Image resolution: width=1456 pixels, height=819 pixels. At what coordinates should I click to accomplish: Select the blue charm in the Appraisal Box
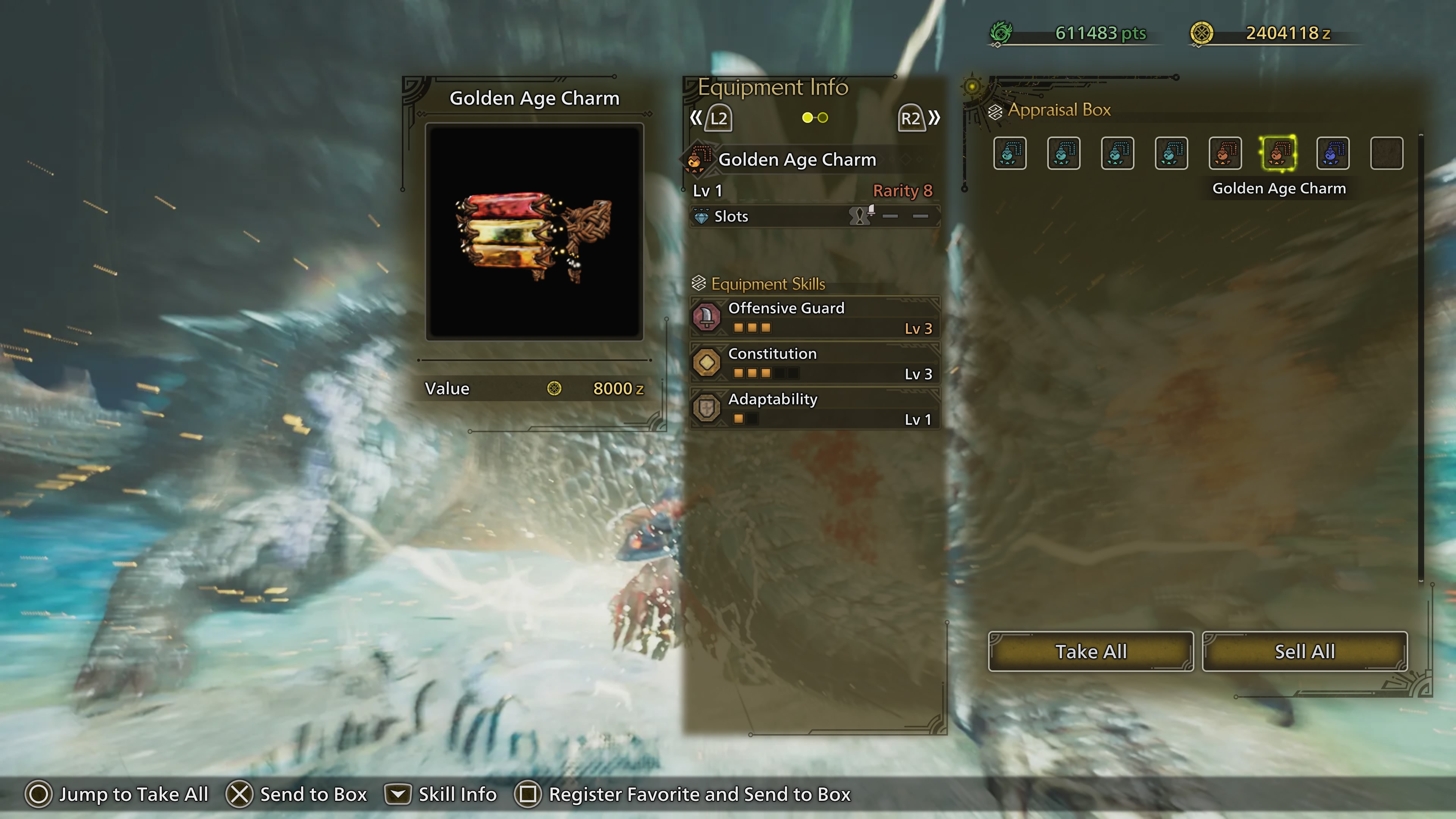tap(1333, 153)
